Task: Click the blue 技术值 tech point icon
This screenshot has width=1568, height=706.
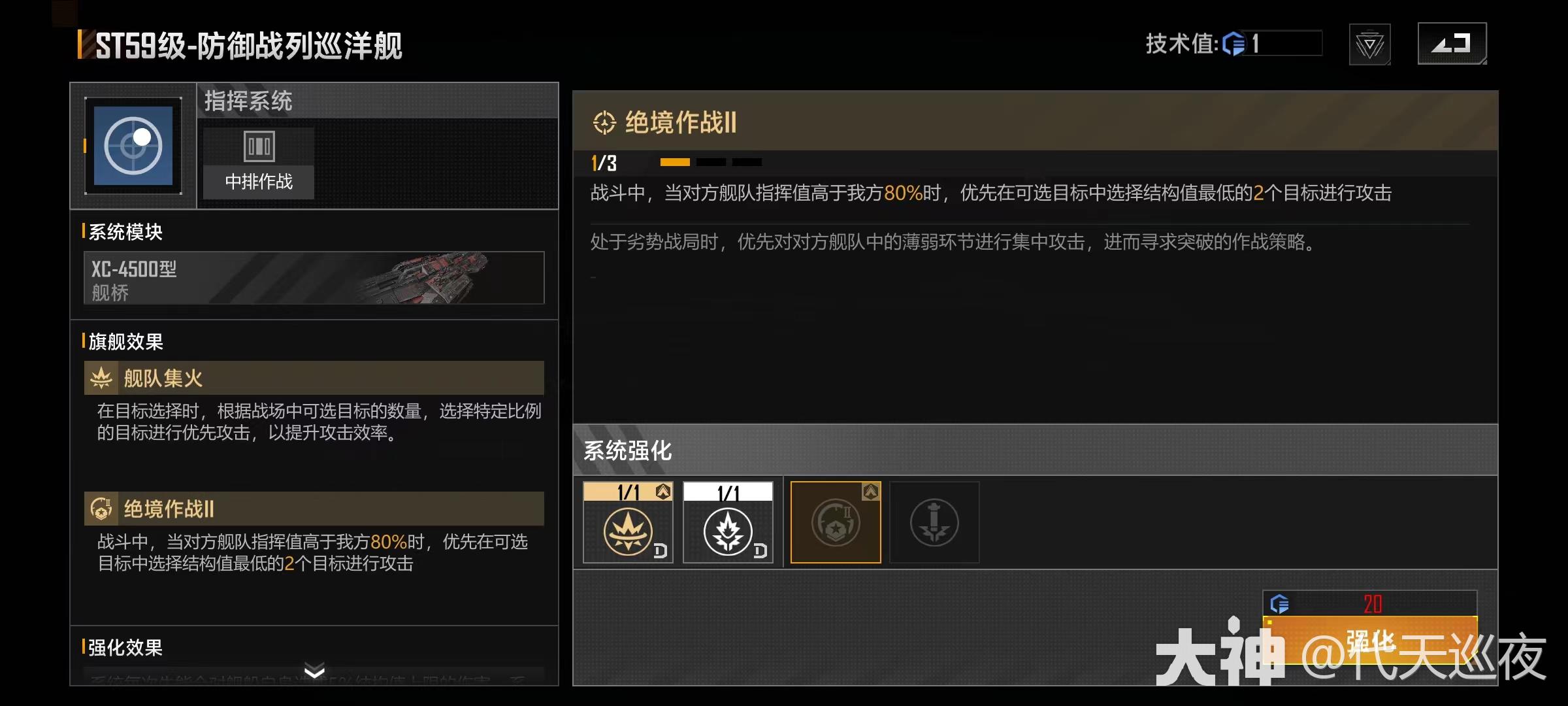Action: pyautogui.click(x=1235, y=44)
